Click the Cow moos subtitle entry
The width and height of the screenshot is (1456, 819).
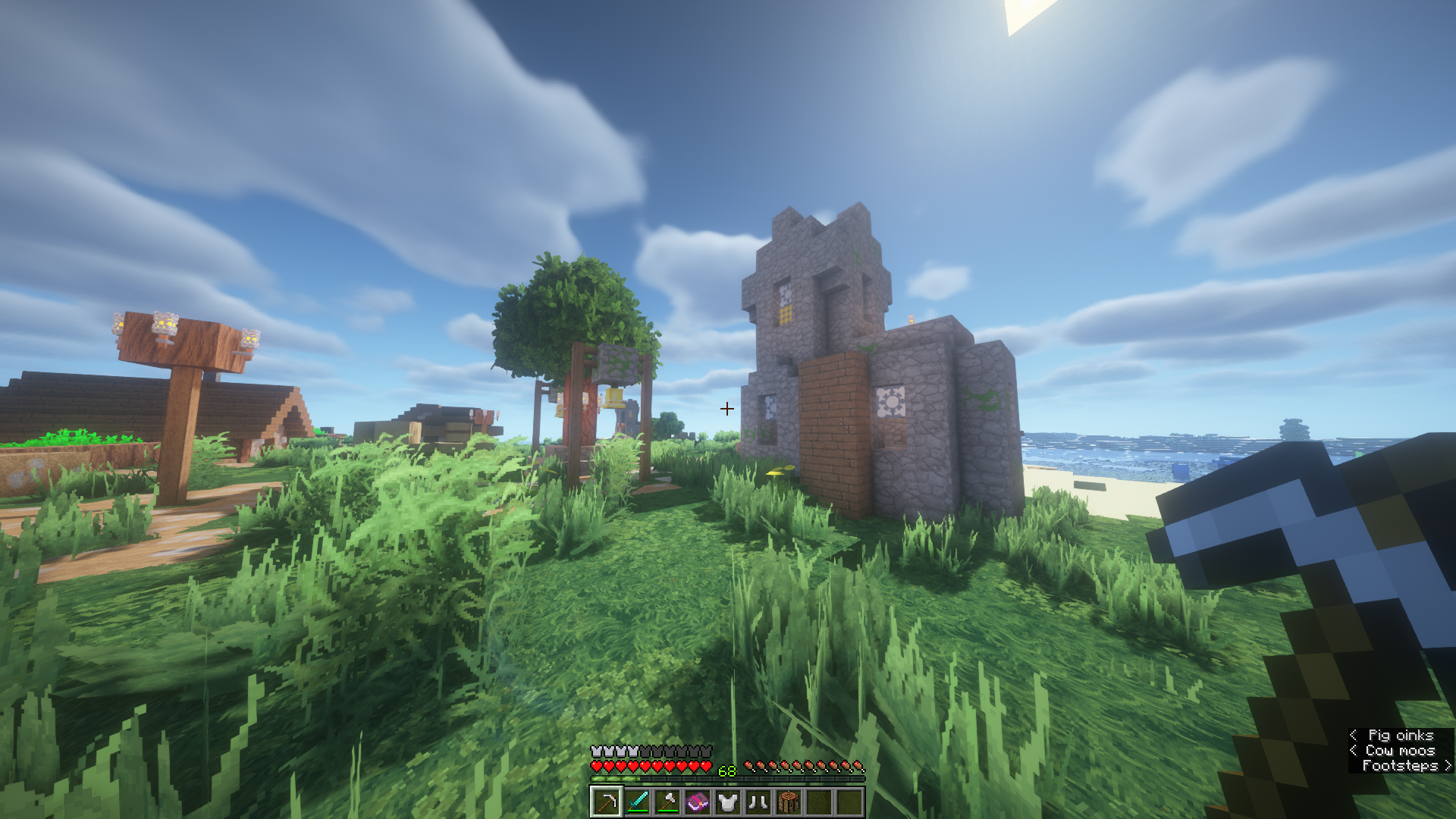[x=1400, y=750]
